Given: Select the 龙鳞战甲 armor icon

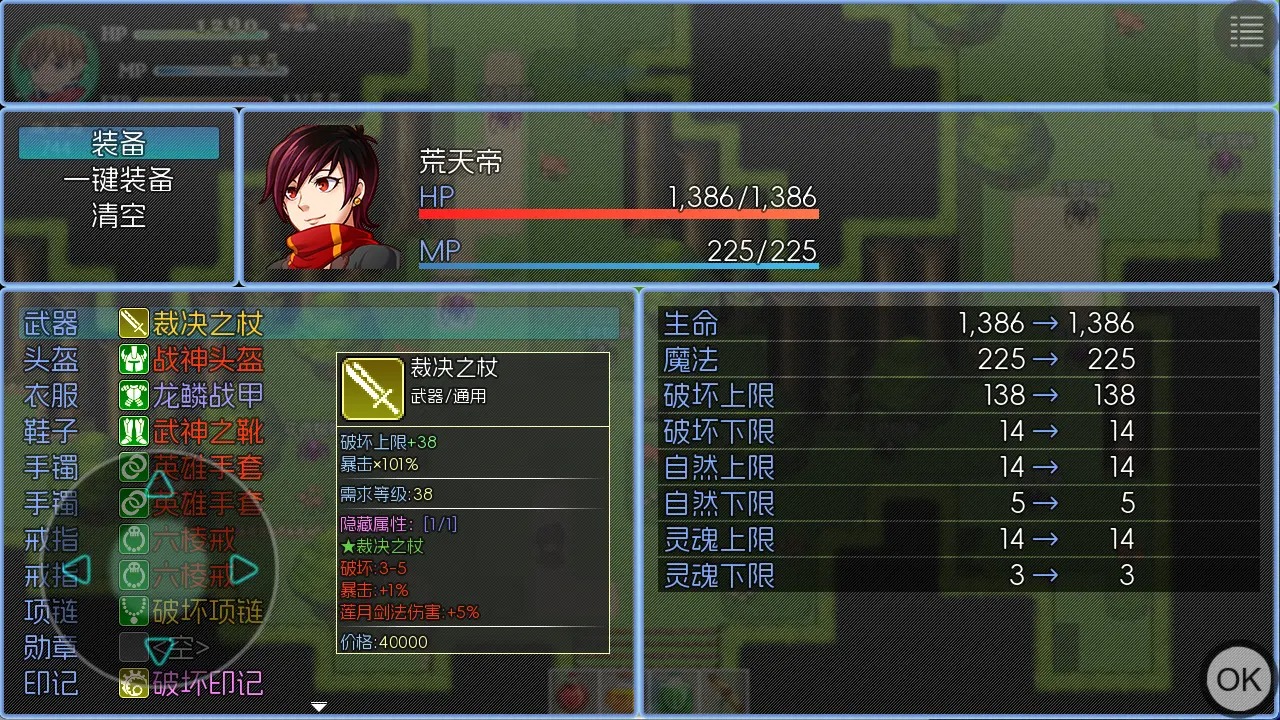Looking at the screenshot, I should 136,394.
